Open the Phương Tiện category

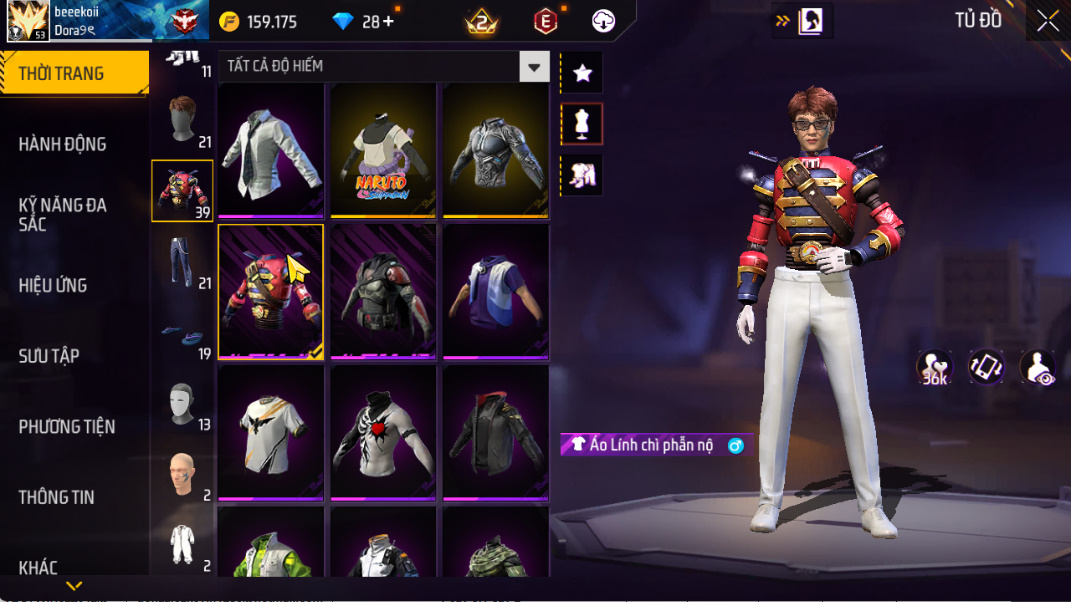[x=66, y=427]
